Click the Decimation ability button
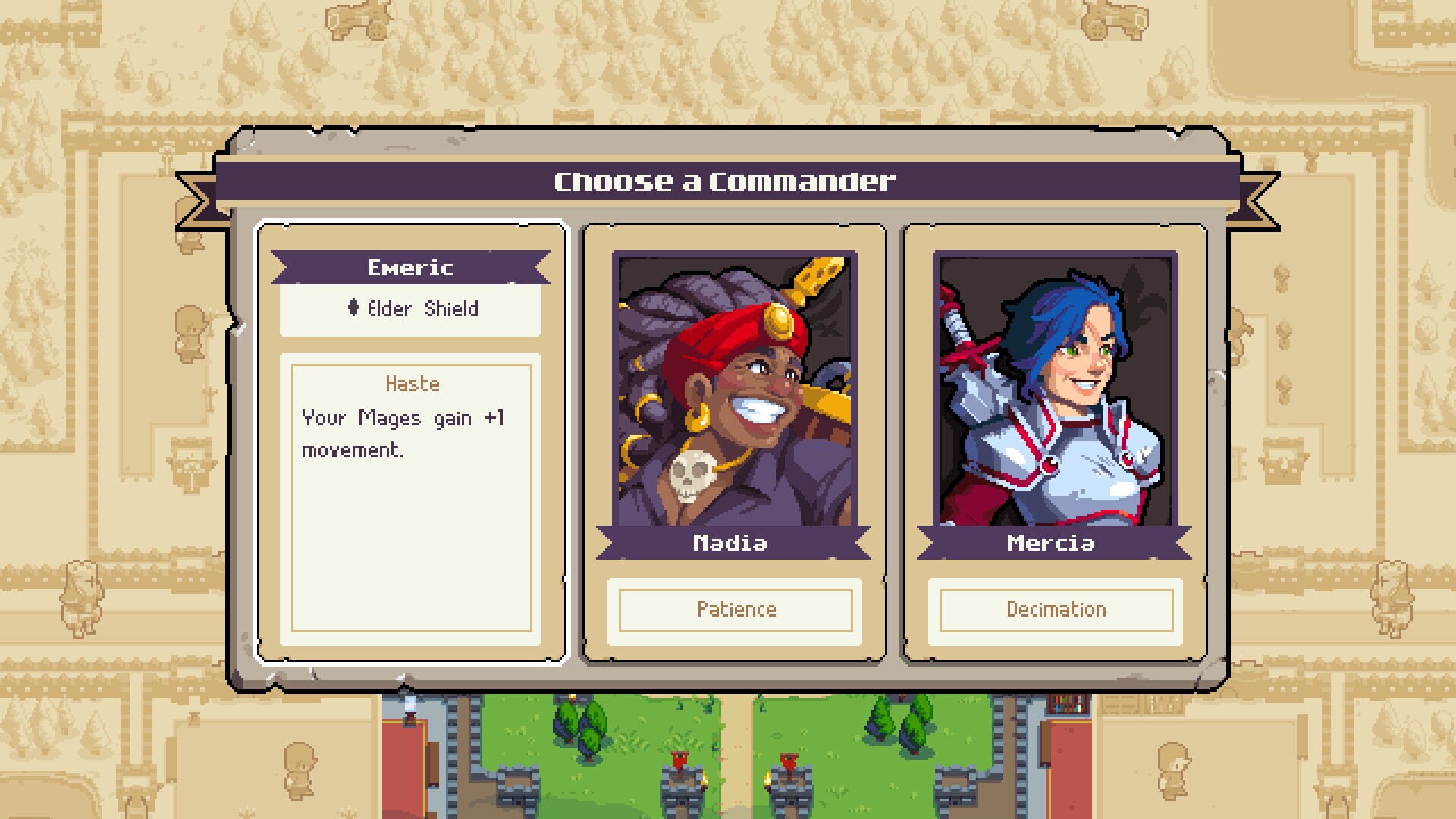 [x=1055, y=609]
